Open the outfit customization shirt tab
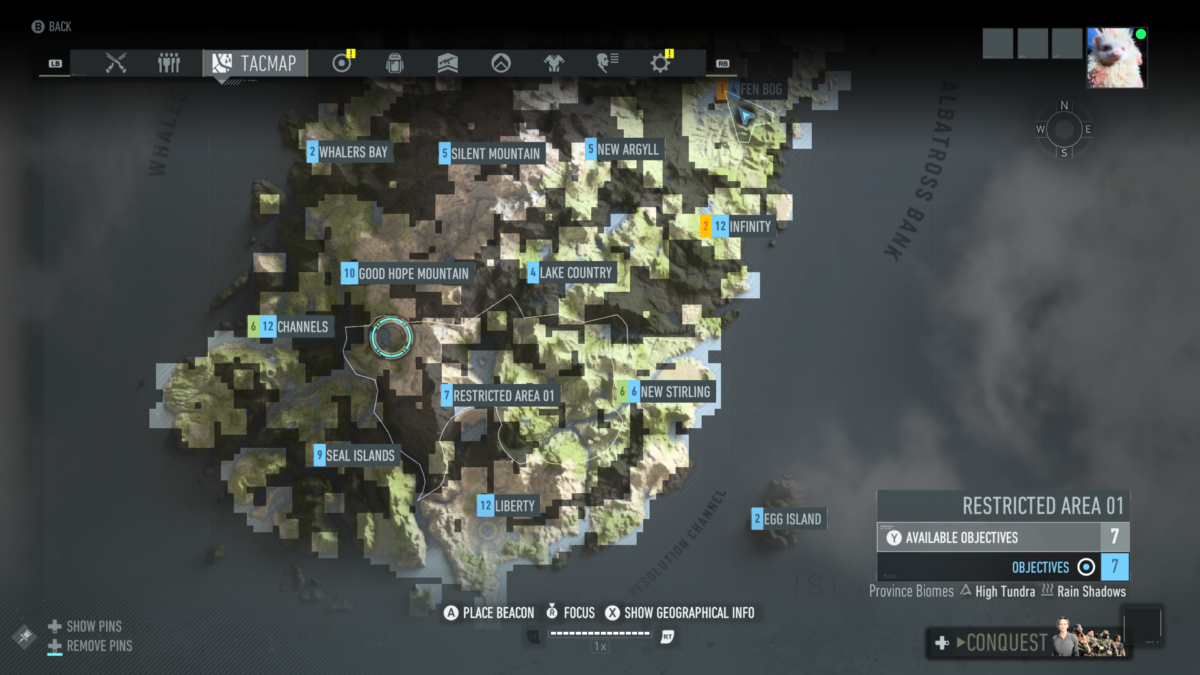Image resolution: width=1200 pixels, height=675 pixels. click(x=554, y=63)
